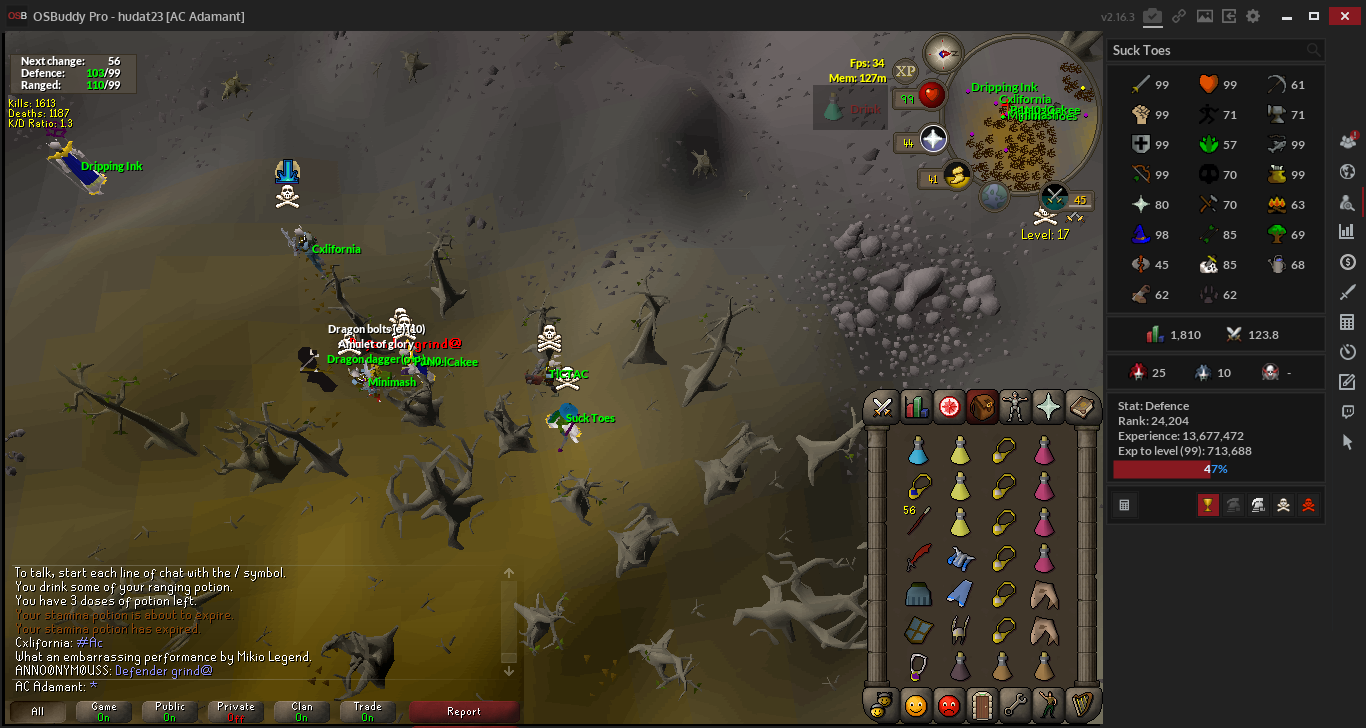Open the Quest List tab
This screenshot has width=1366, height=728.
click(949, 407)
